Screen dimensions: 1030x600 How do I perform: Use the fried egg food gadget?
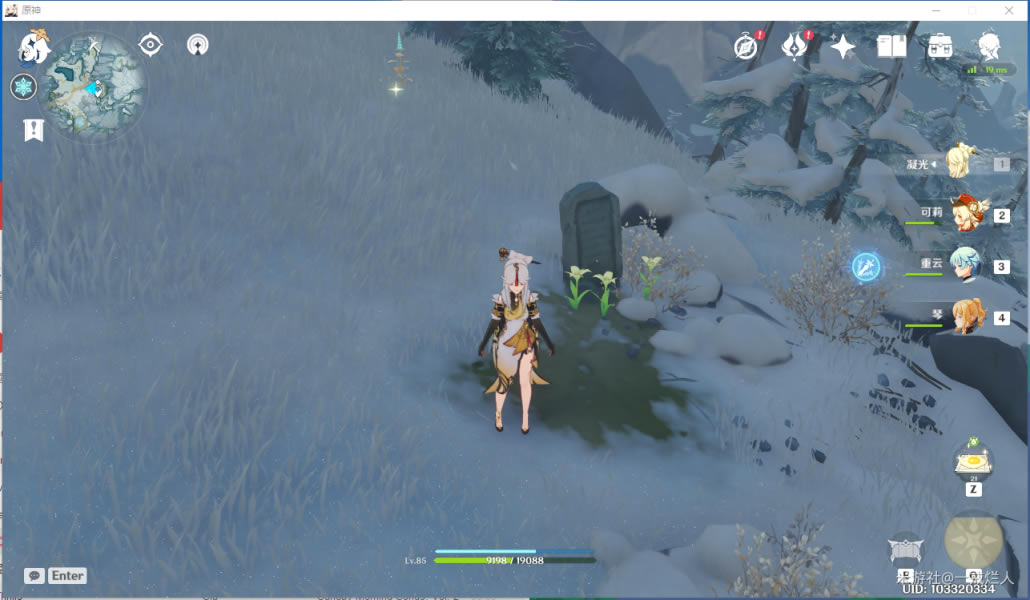(973, 462)
